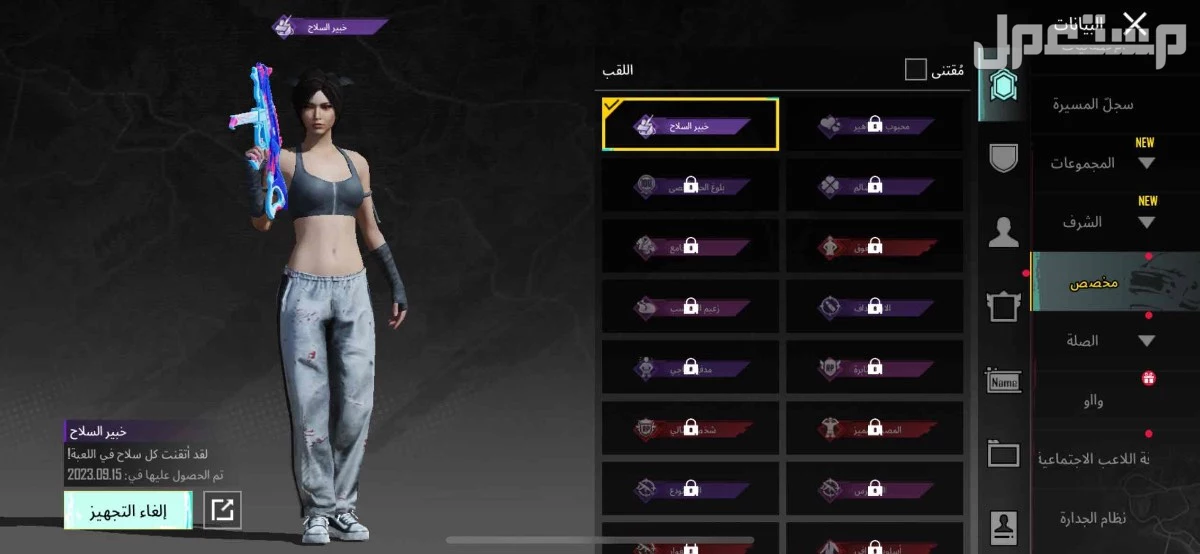Open the واو menu entry
Image resolution: width=1200 pixels, height=554 pixels.
point(1092,400)
